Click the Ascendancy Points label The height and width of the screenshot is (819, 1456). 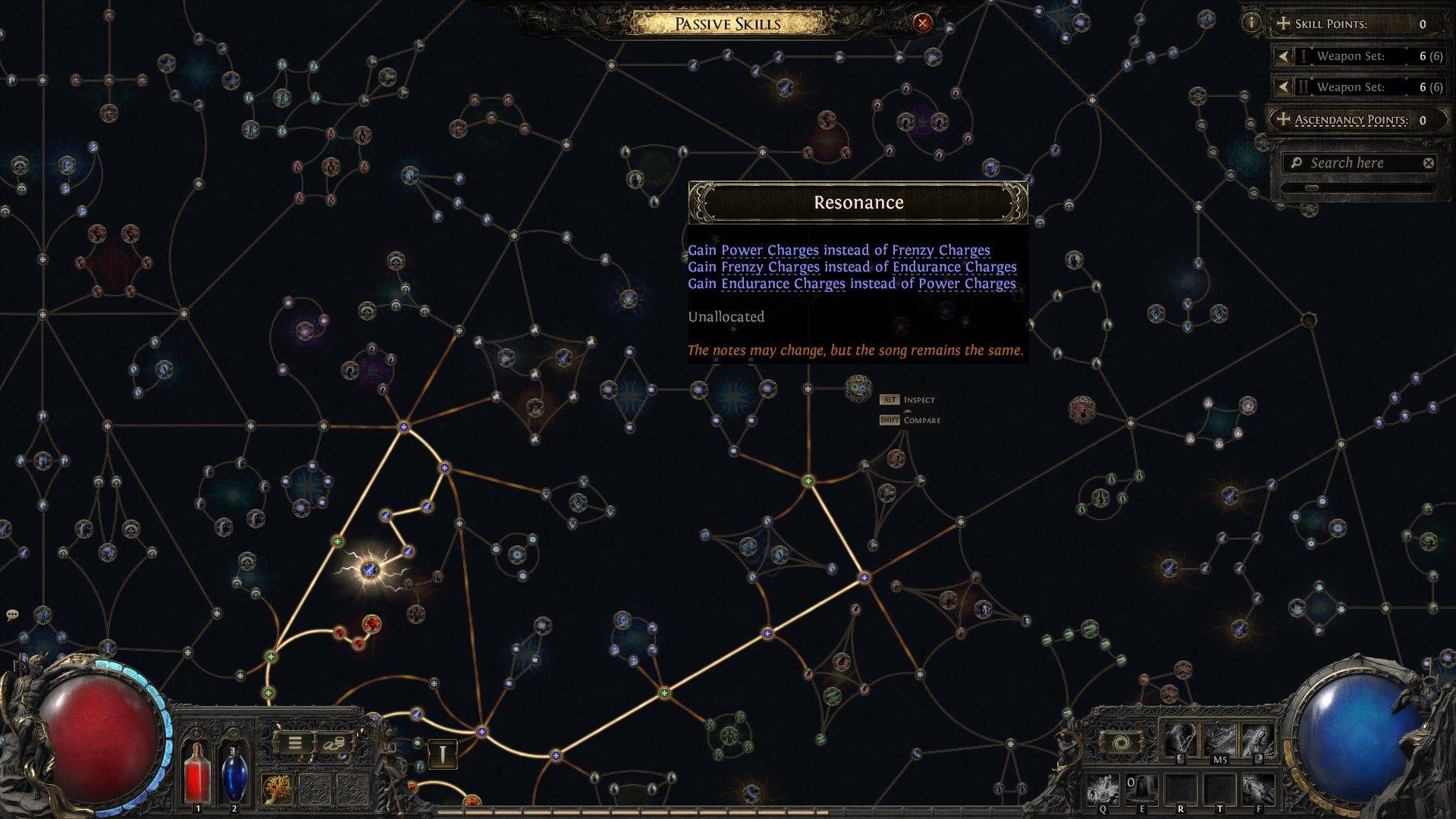1351,120
